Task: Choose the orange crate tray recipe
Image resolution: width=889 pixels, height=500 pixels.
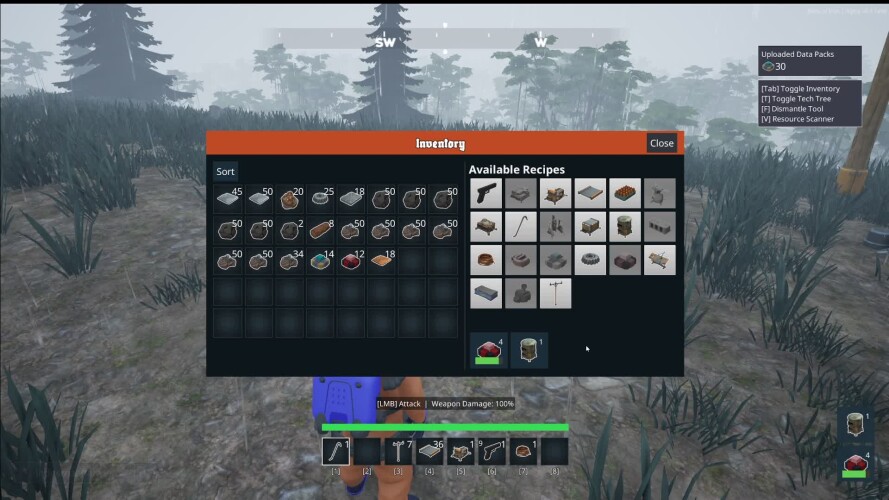Action: pos(625,194)
